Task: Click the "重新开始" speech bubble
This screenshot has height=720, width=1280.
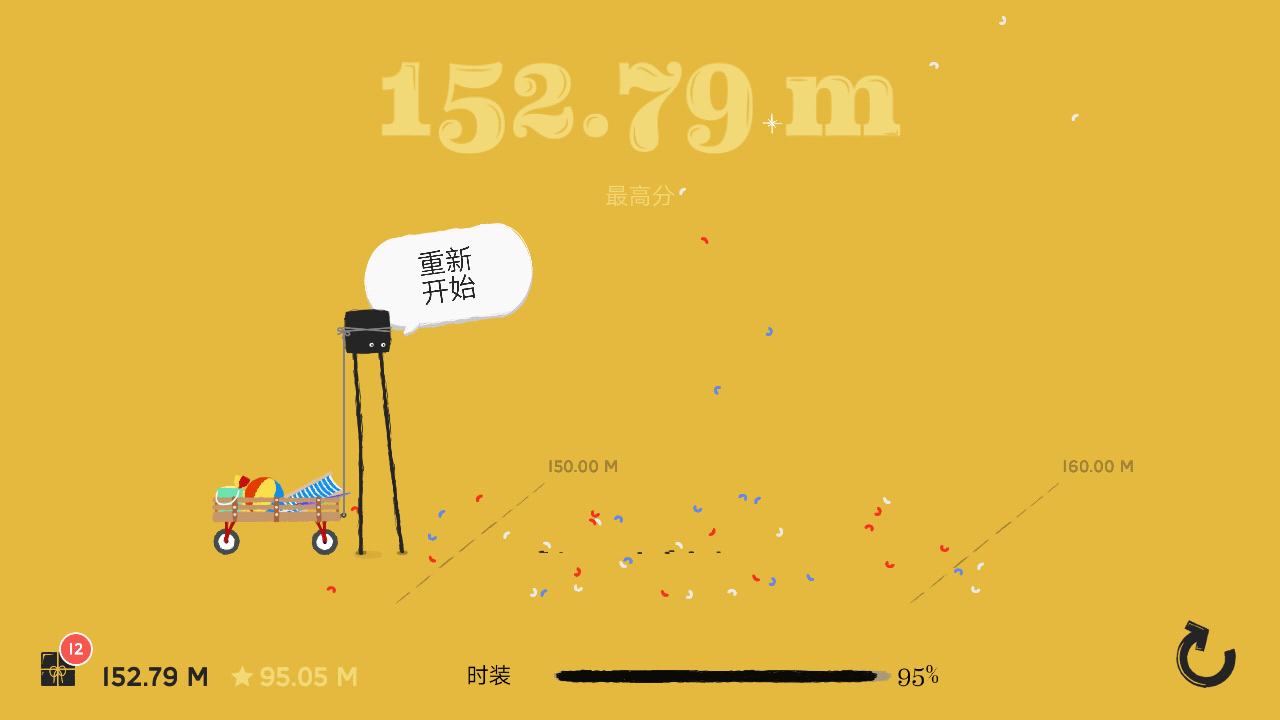Action: (448, 273)
